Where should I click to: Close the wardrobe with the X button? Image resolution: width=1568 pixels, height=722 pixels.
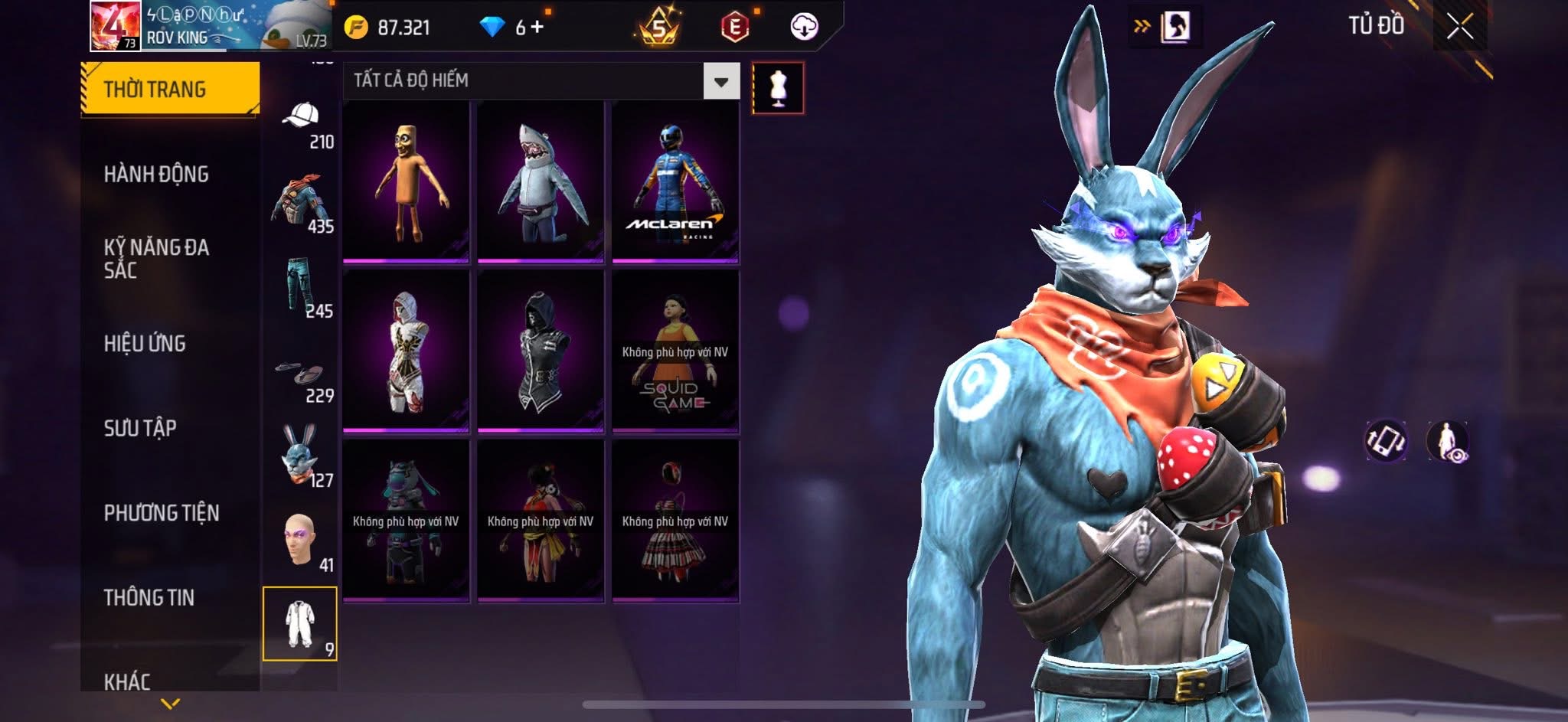[x=1459, y=27]
